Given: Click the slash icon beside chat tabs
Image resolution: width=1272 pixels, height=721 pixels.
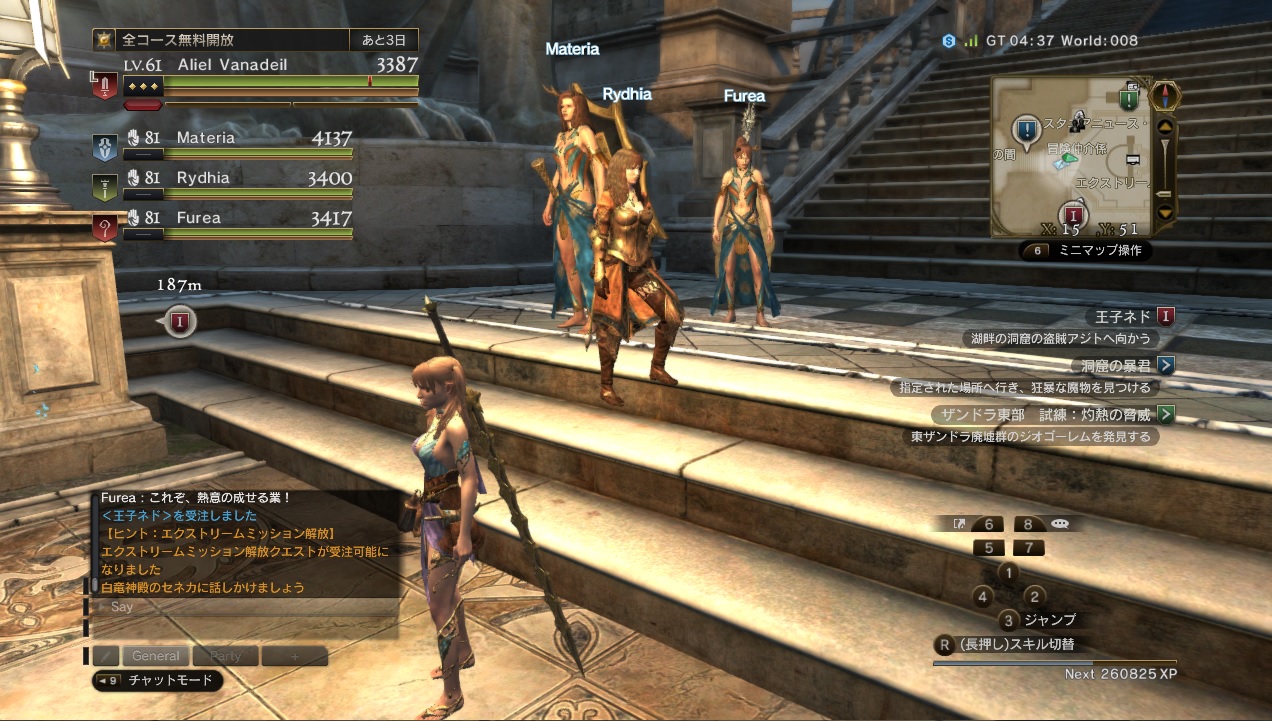Looking at the screenshot, I should [105, 656].
